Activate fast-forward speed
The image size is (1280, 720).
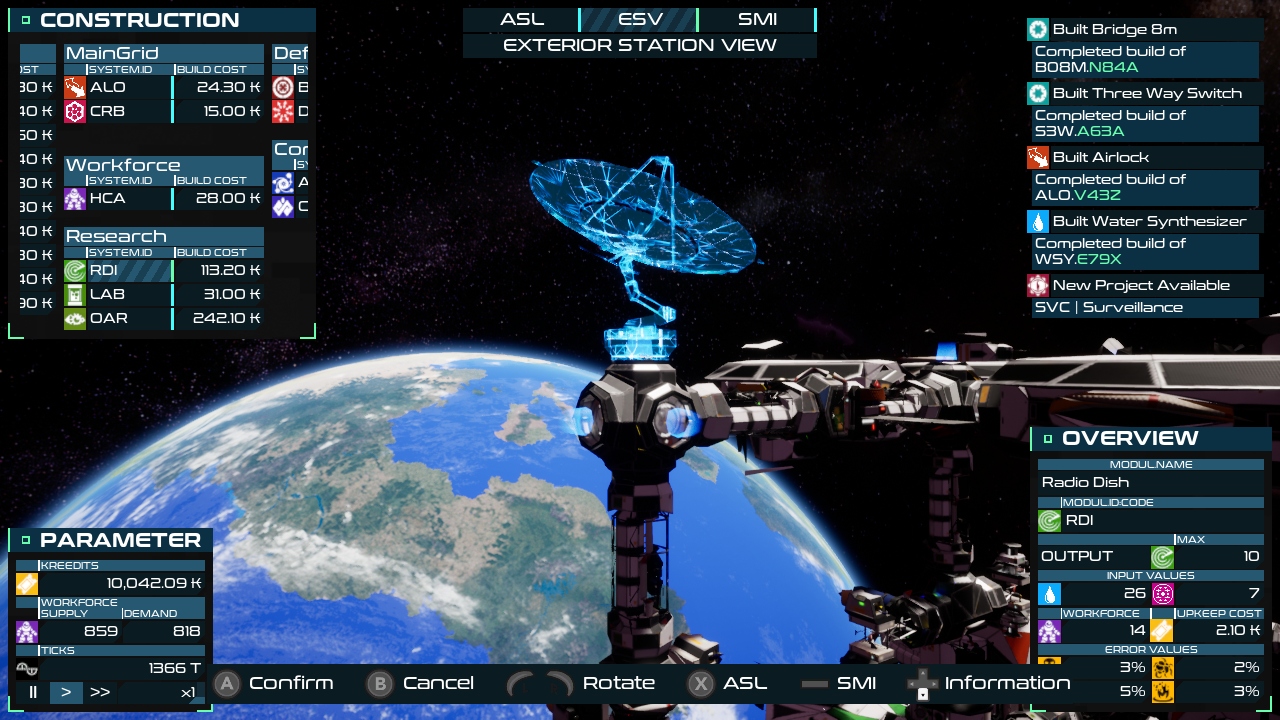point(100,692)
